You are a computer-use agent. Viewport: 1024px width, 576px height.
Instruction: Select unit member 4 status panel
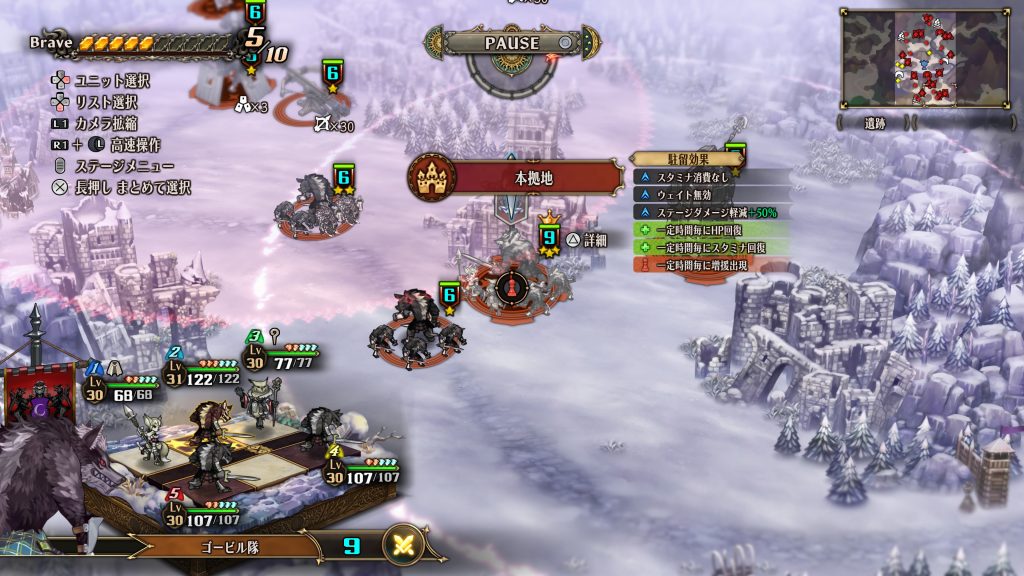point(364,467)
